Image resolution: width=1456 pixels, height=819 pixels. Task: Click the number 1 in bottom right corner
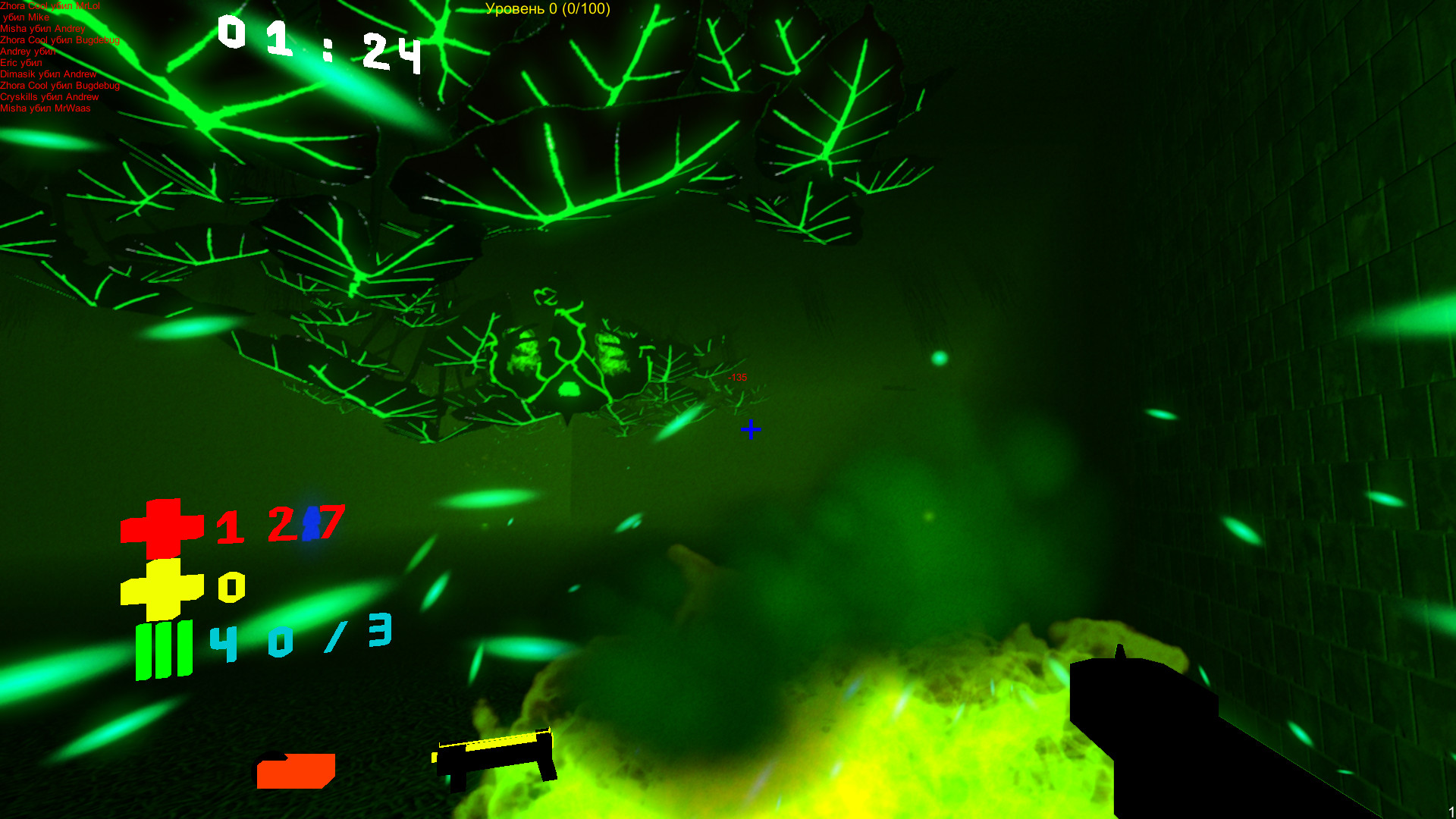1451,810
